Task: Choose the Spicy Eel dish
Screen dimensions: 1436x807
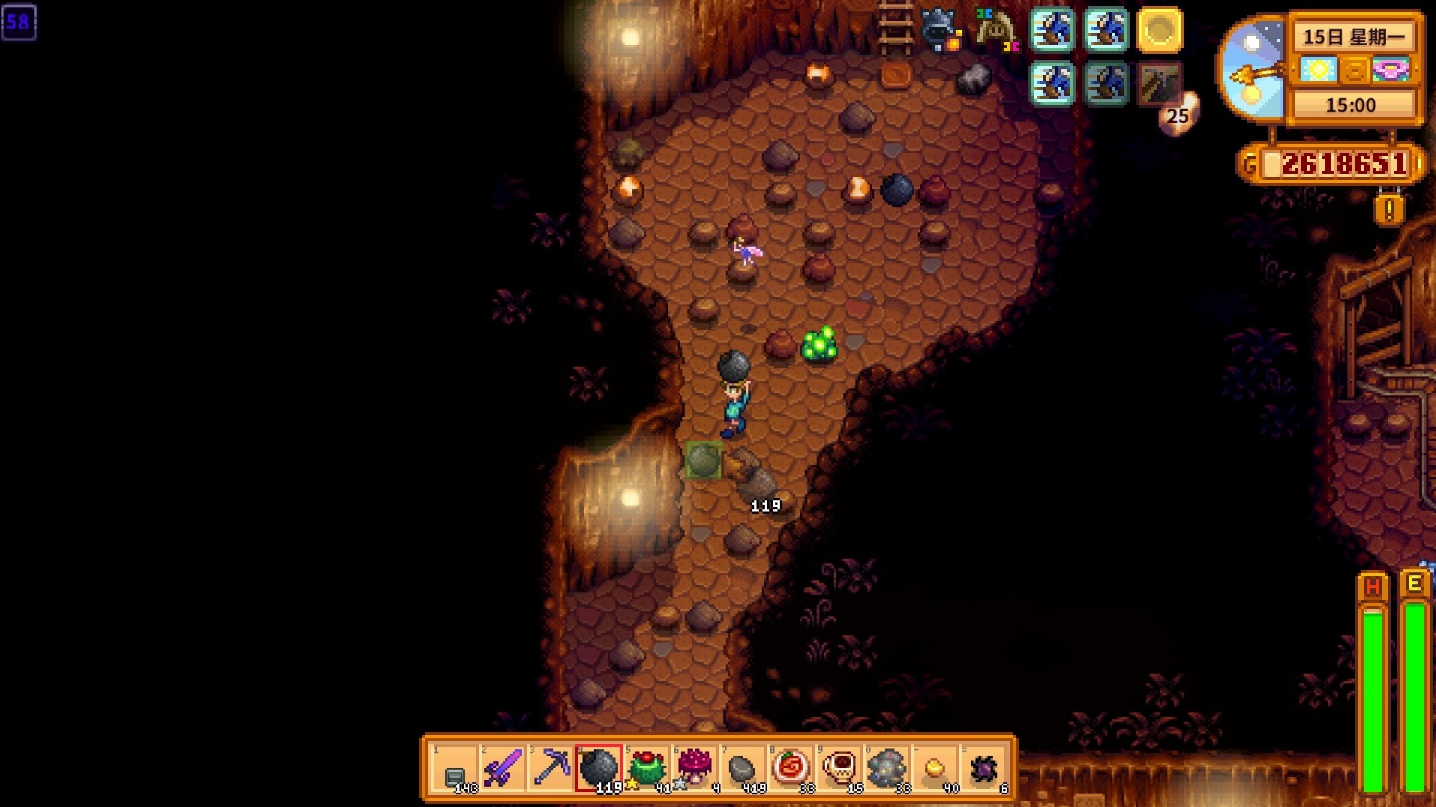Action: [791, 768]
